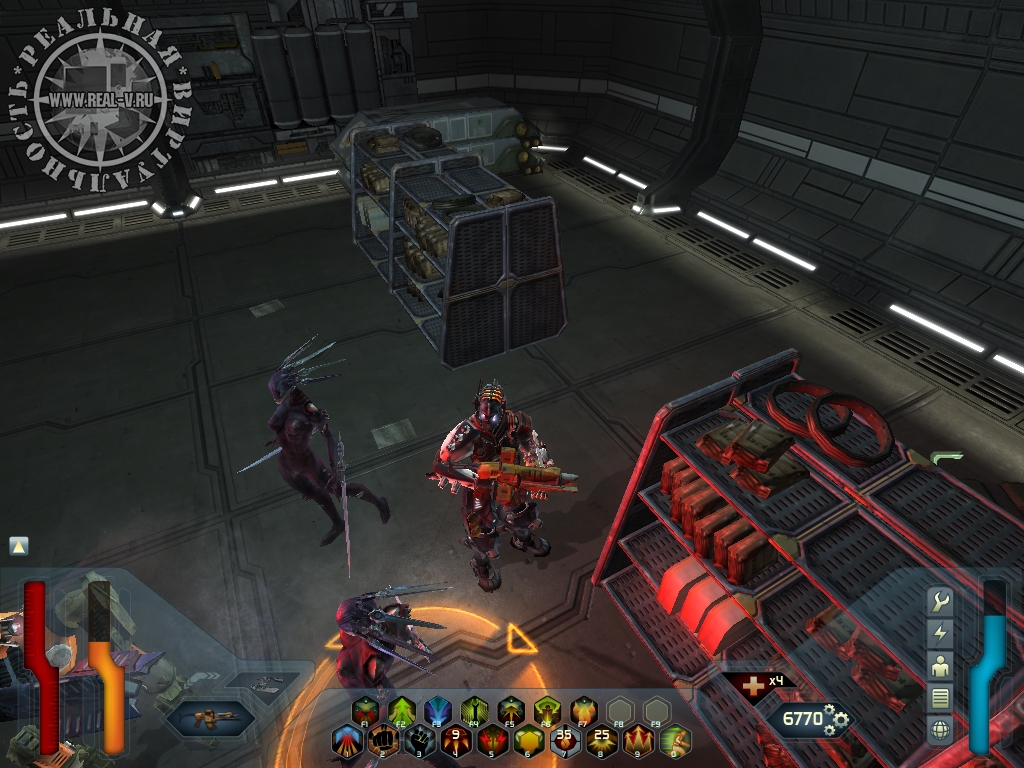The image size is (1024, 768).
Task: Use the black fist skill in slot 3
Action: [419, 741]
